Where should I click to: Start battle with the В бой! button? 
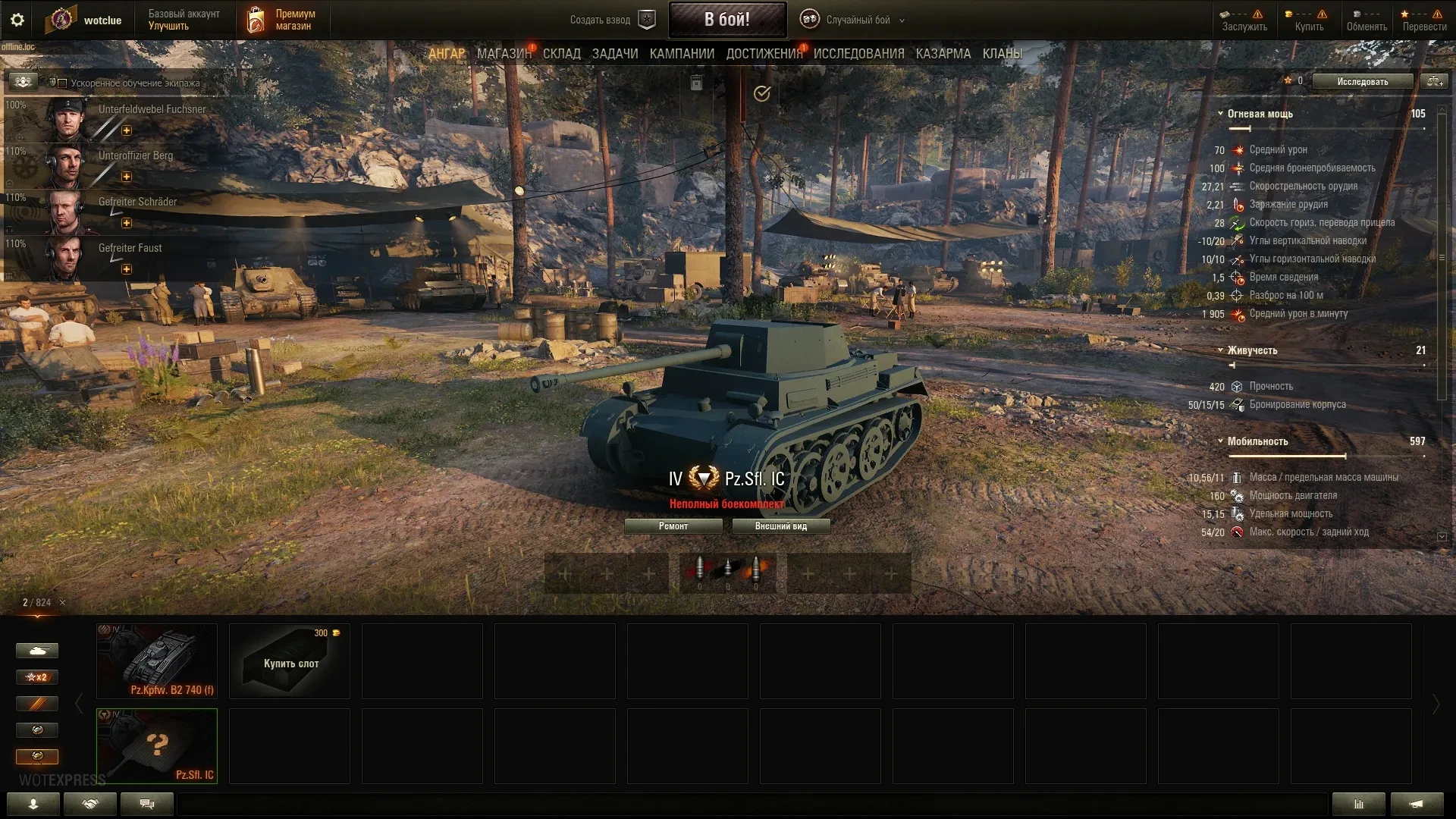[x=726, y=20]
